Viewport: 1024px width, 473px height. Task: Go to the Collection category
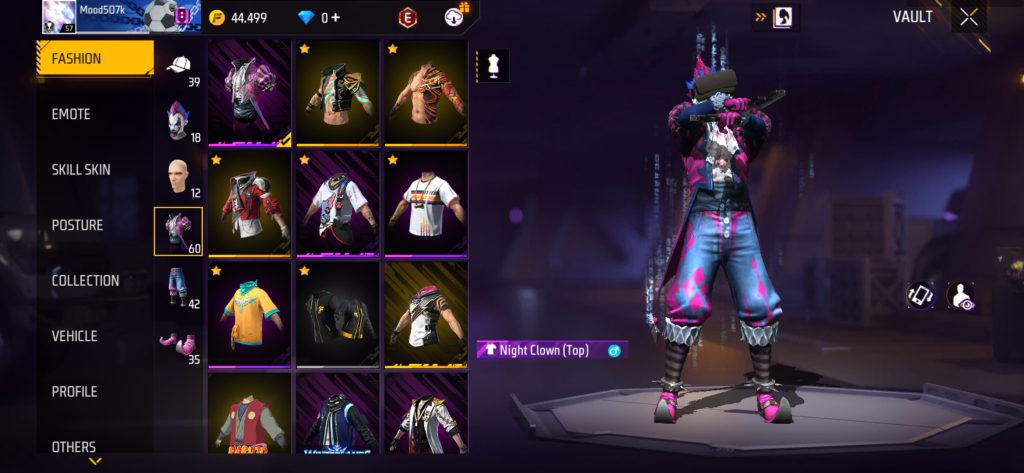pyautogui.click(x=95, y=281)
